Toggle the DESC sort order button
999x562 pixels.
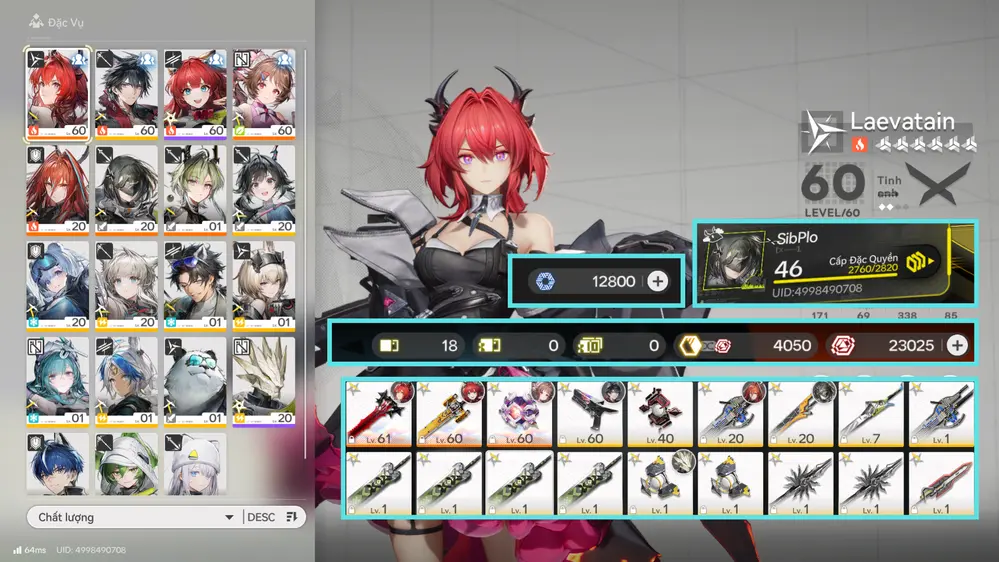[x=273, y=517]
